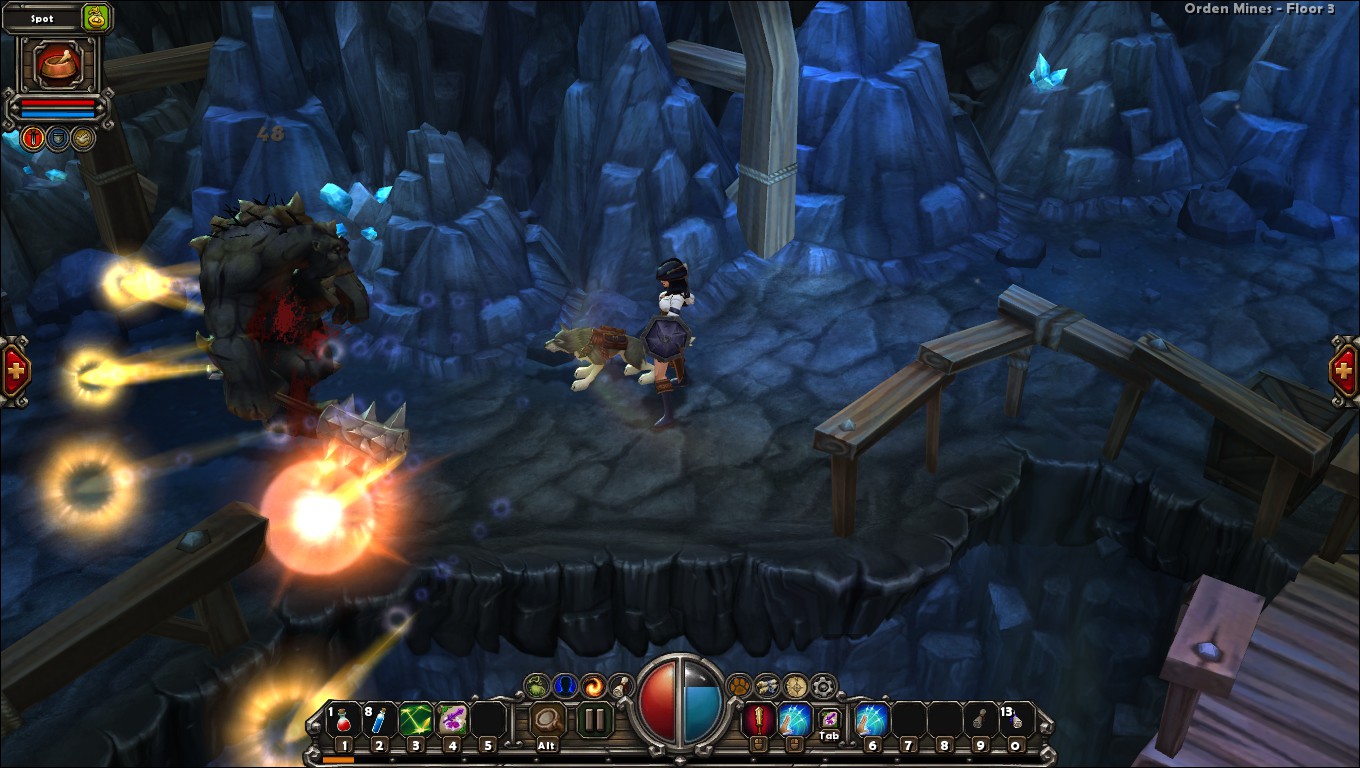1360x768 pixels.
Task: Cast the green spell in slot 3
Action: pos(415,718)
